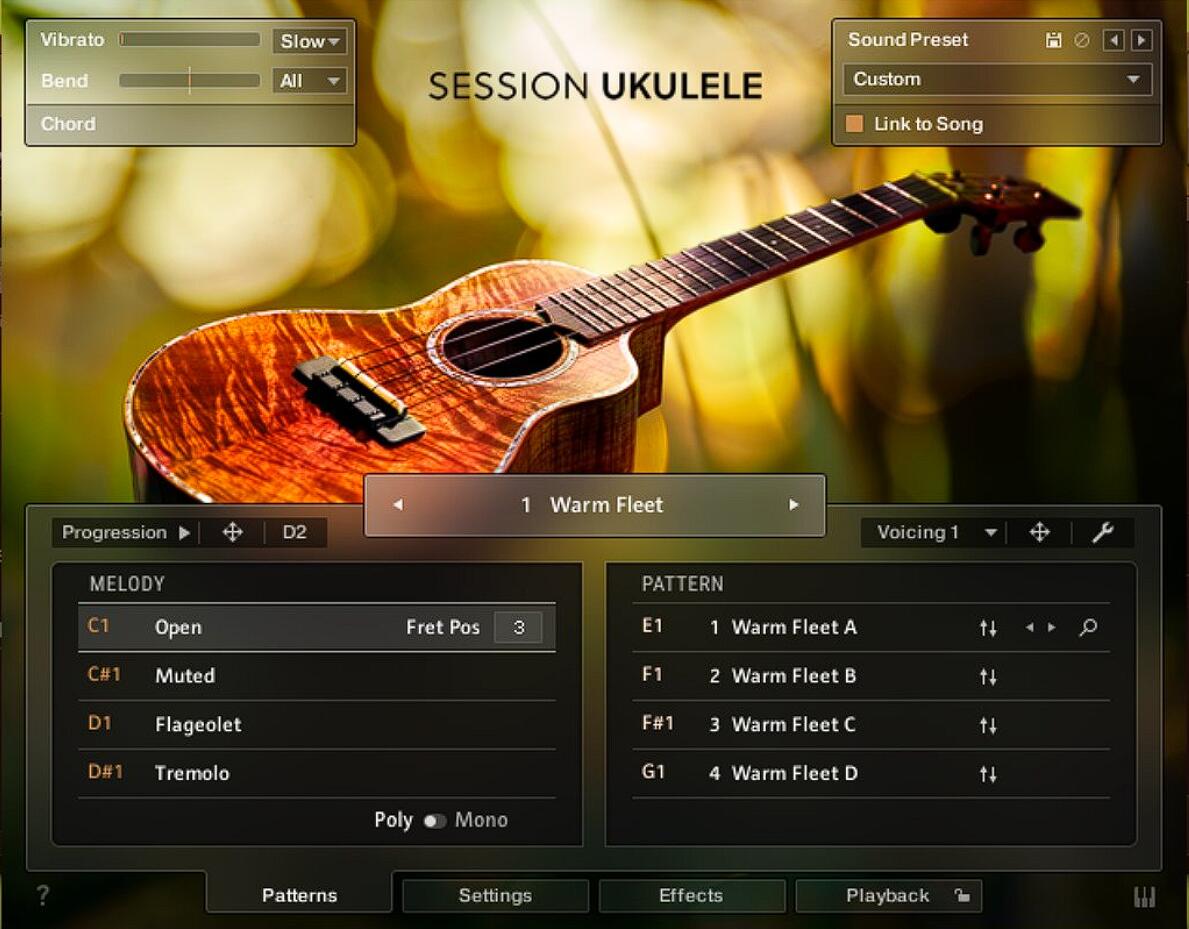Toggle the Link to Song checkbox

point(854,124)
